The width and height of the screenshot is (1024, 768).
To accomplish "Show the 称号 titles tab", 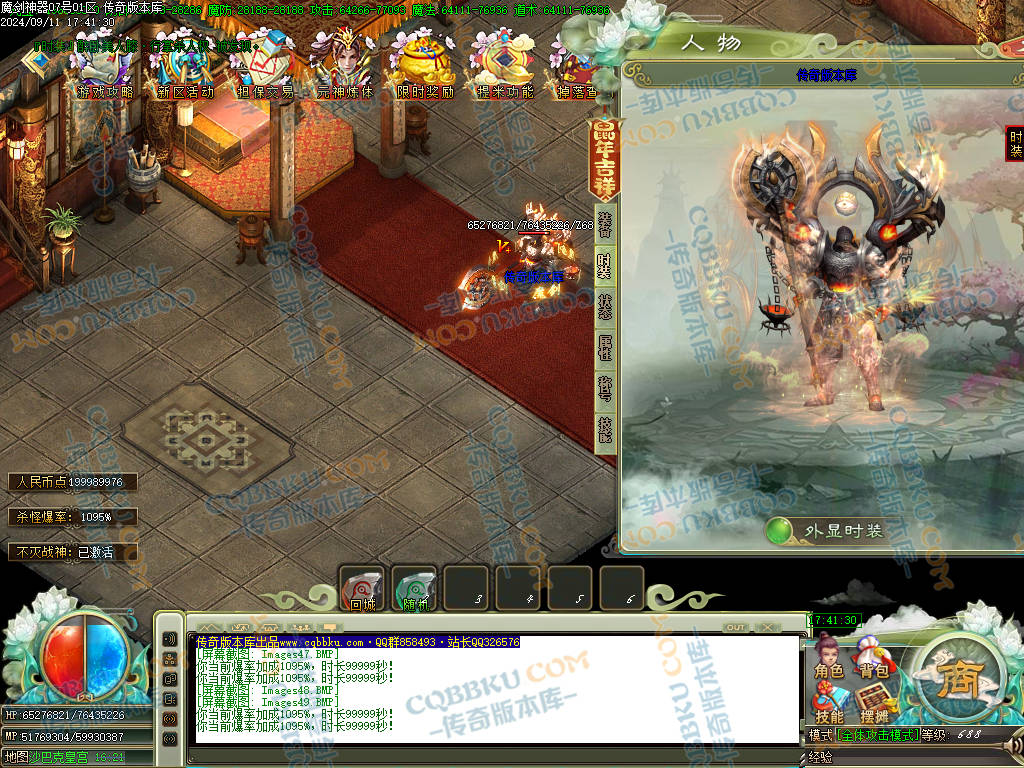I will tap(605, 389).
